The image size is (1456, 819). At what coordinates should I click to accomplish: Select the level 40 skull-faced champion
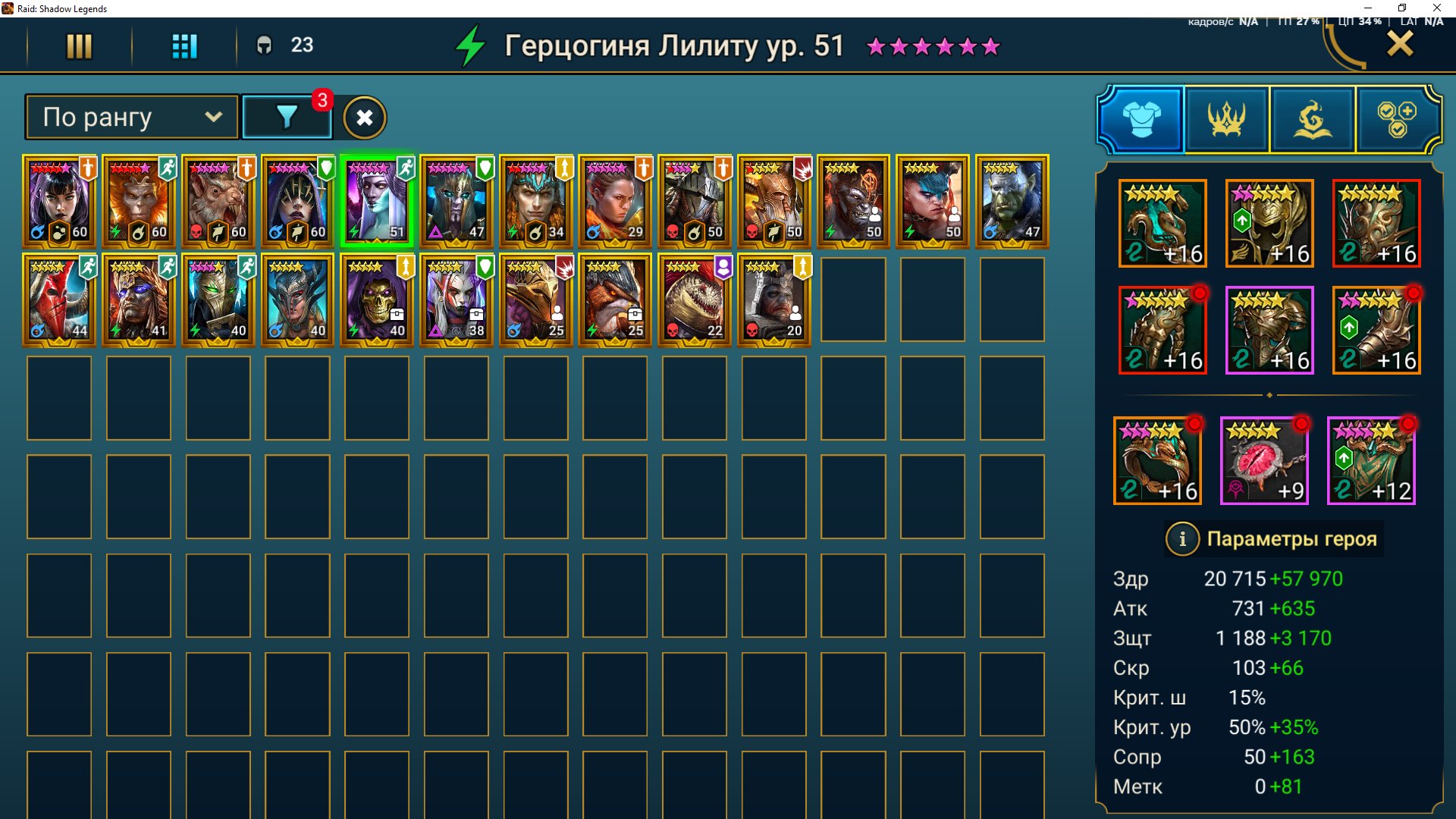(377, 300)
